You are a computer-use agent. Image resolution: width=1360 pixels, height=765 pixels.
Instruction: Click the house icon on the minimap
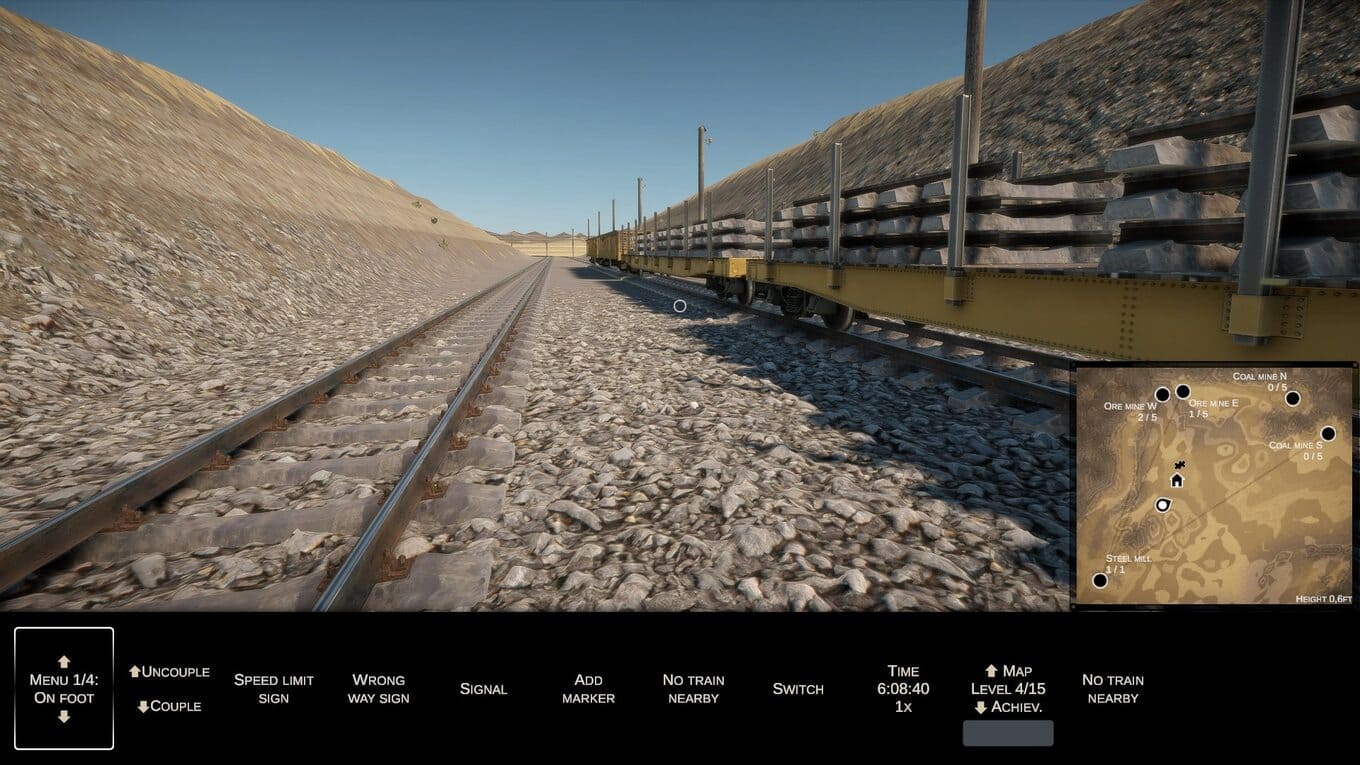click(1177, 480)
